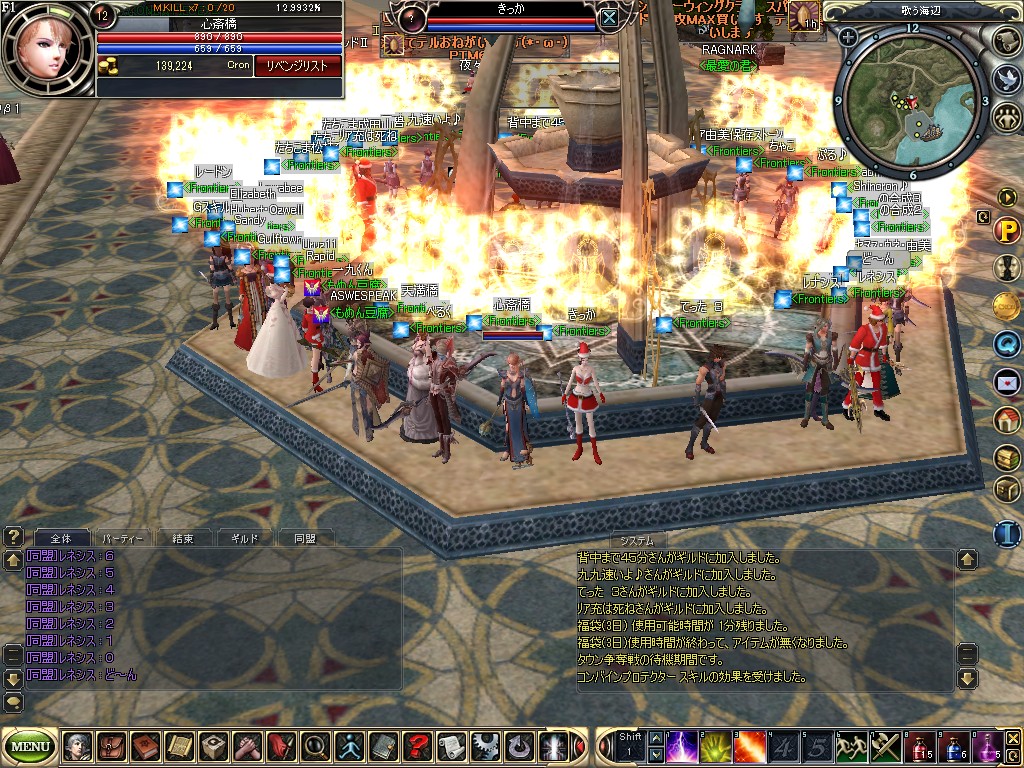Switch to the 結束 chat tab
Screen dimensions: 1024x768
(183, 538)
